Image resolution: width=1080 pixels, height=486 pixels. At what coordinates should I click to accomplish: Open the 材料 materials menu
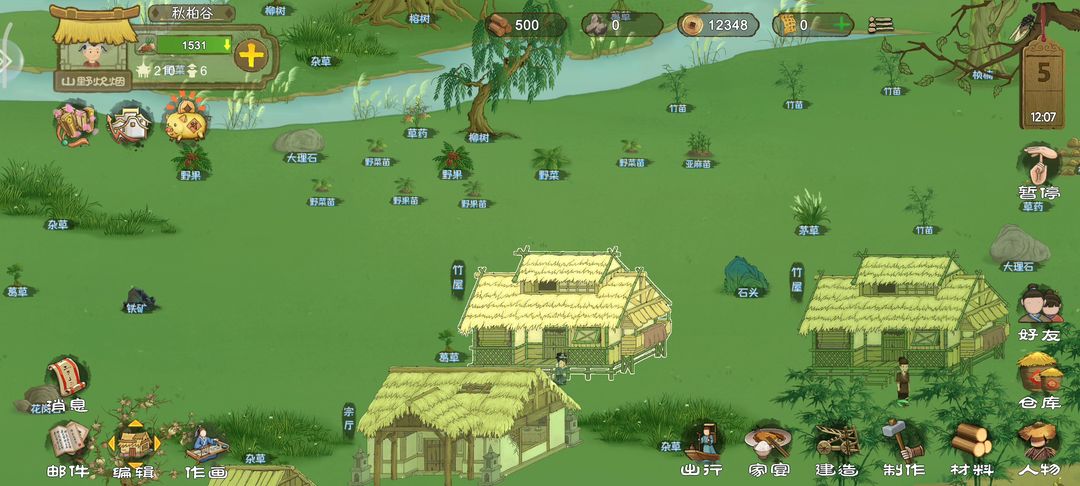(970, 443)
